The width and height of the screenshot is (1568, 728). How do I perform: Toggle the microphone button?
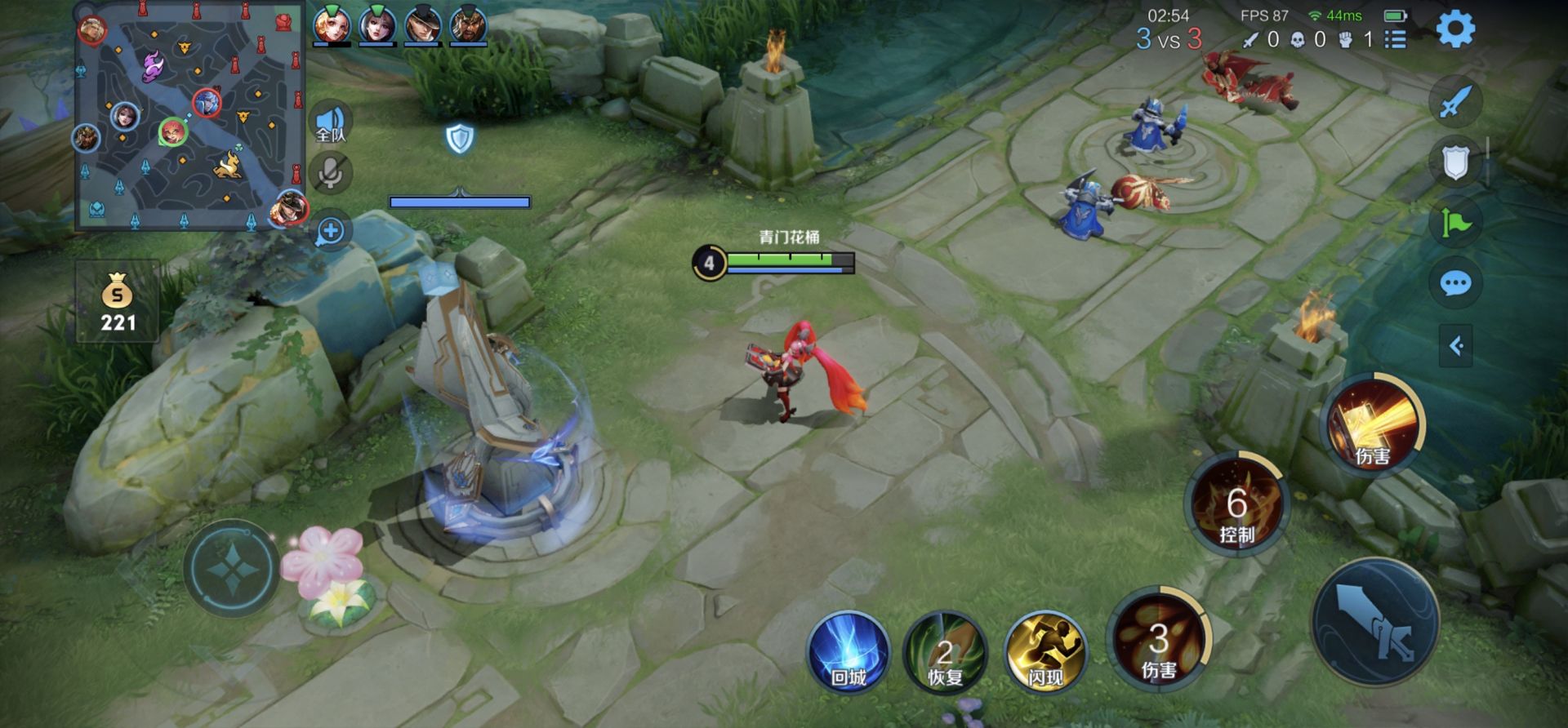[x=331, y=173]
